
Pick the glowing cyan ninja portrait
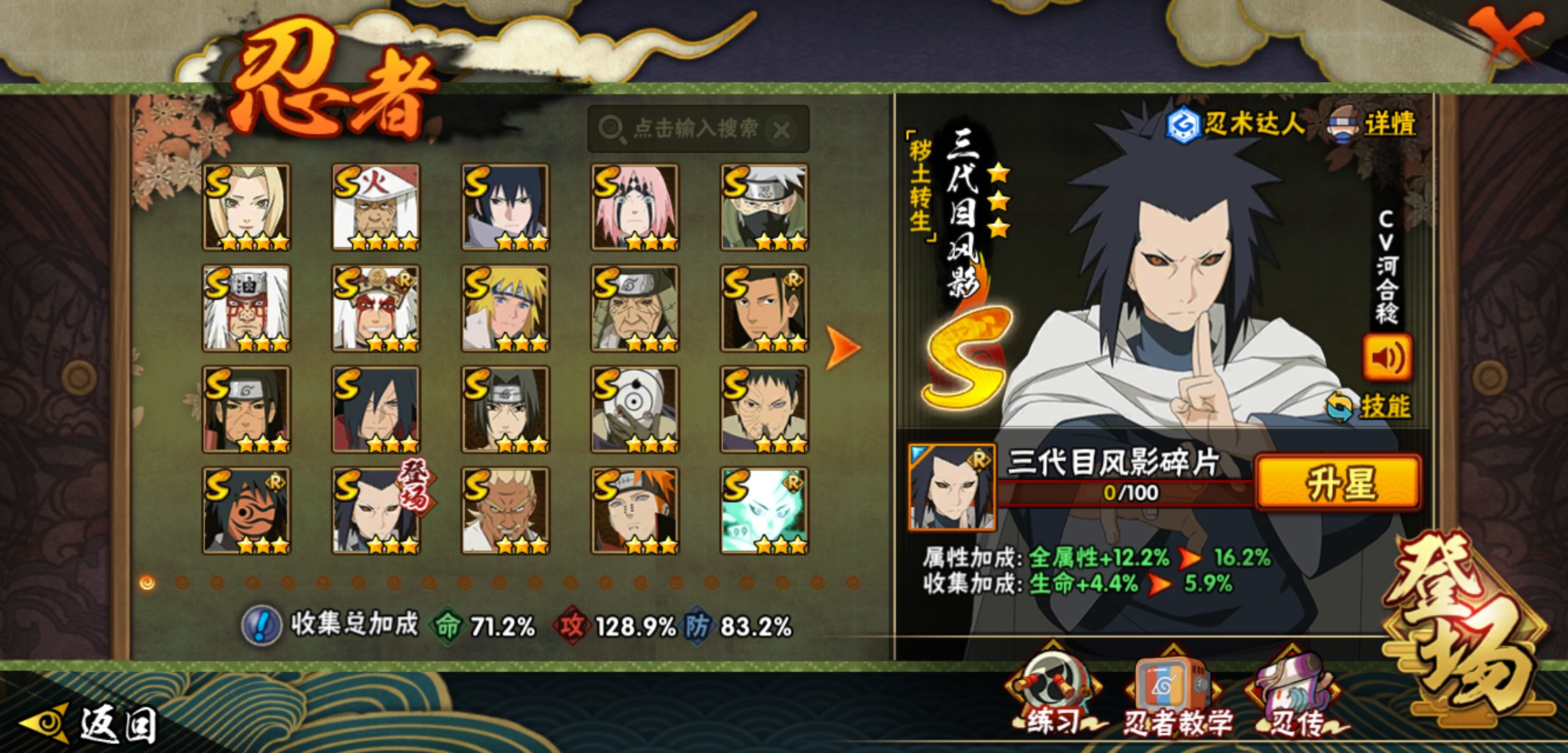764,510
